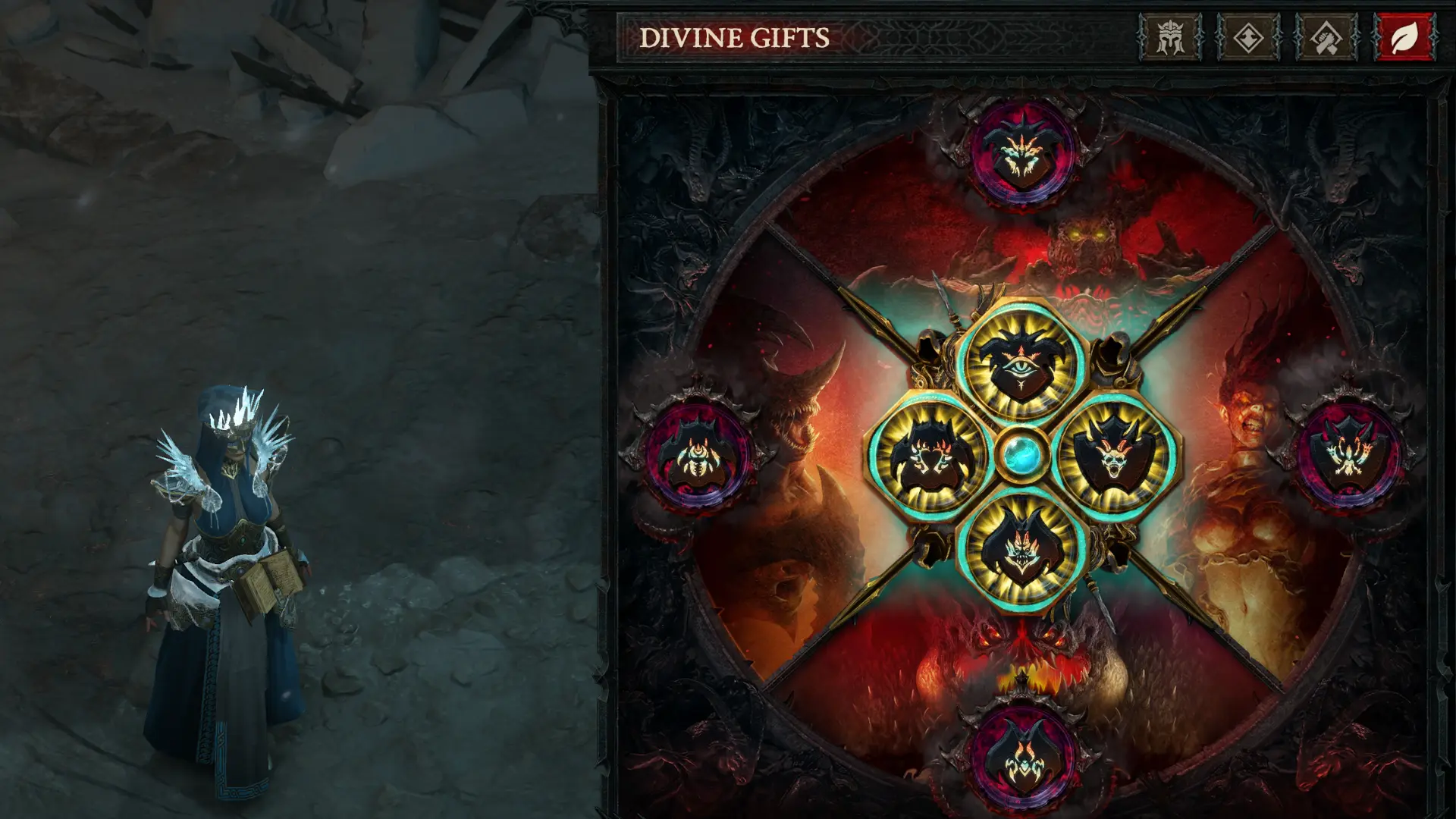The image size is (1456, 819).
Task: Click the hooded reaper figure above the wheel
Action: pyautogui.click(x=929, y=345)
